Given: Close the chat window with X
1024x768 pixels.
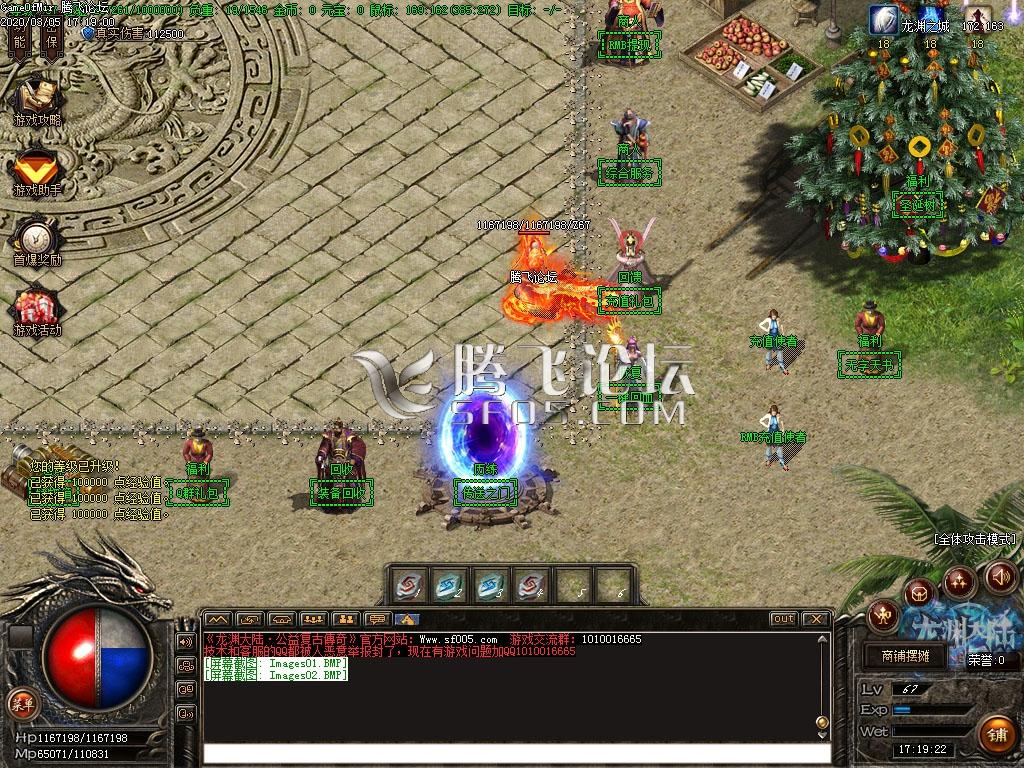Looking at the screenshot, I should click(x=816, y=619).
